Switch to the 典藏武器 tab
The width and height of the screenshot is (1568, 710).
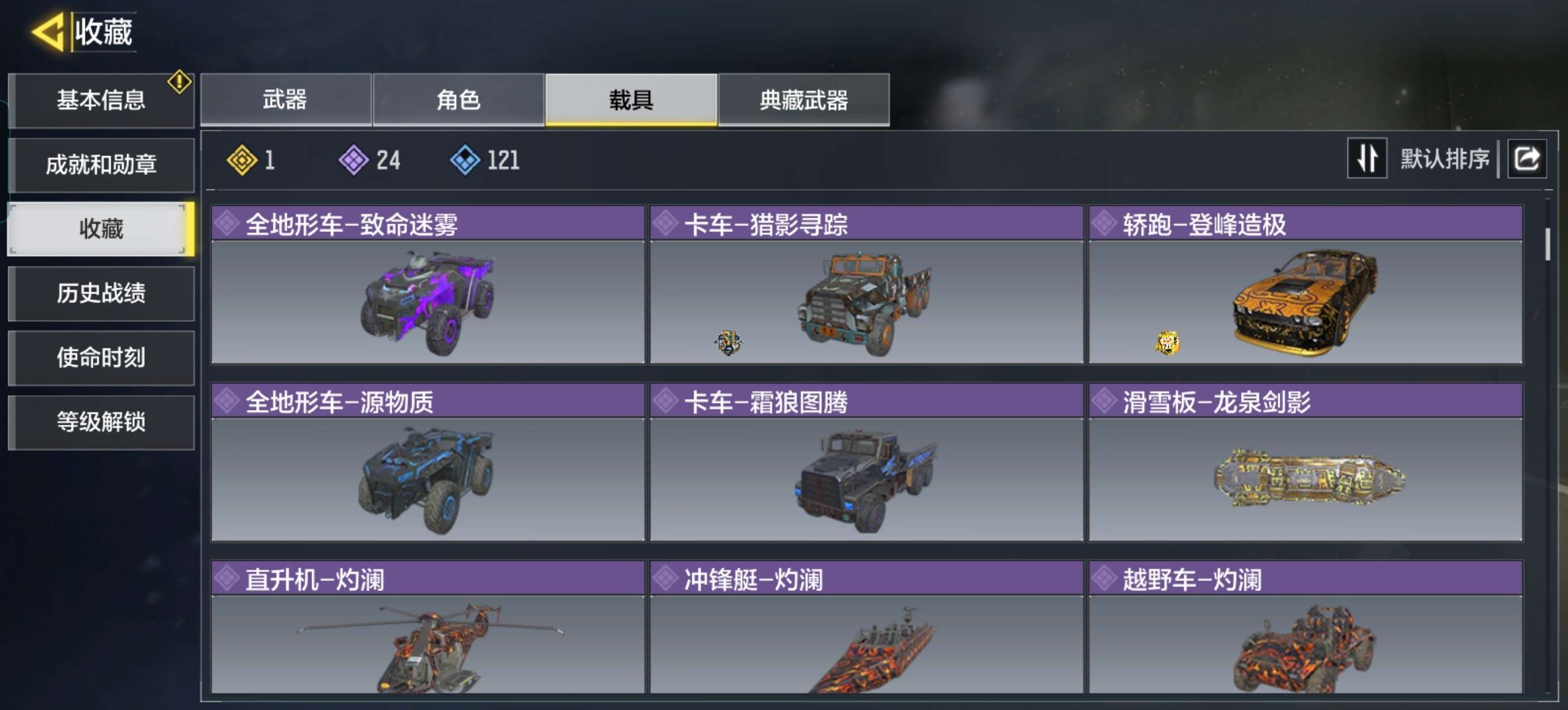click(804, 100)
